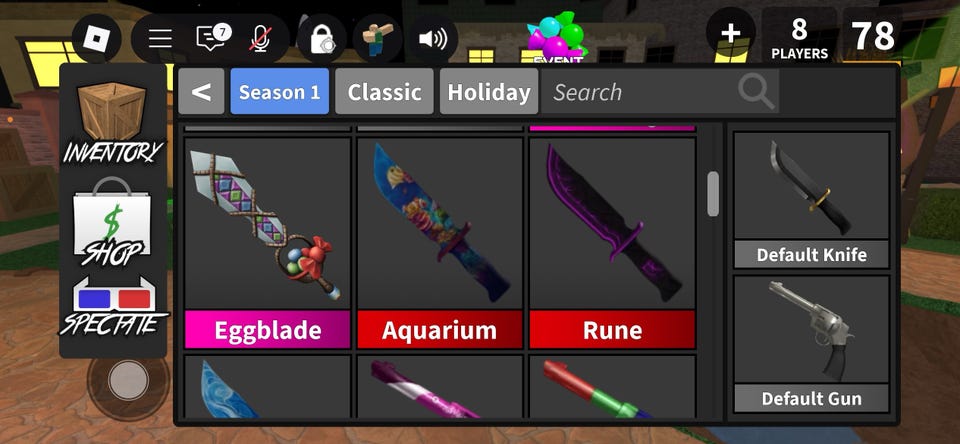960x444 pixels.
Task: Toggle the speaker sound icon
Action: click(433, 39)
